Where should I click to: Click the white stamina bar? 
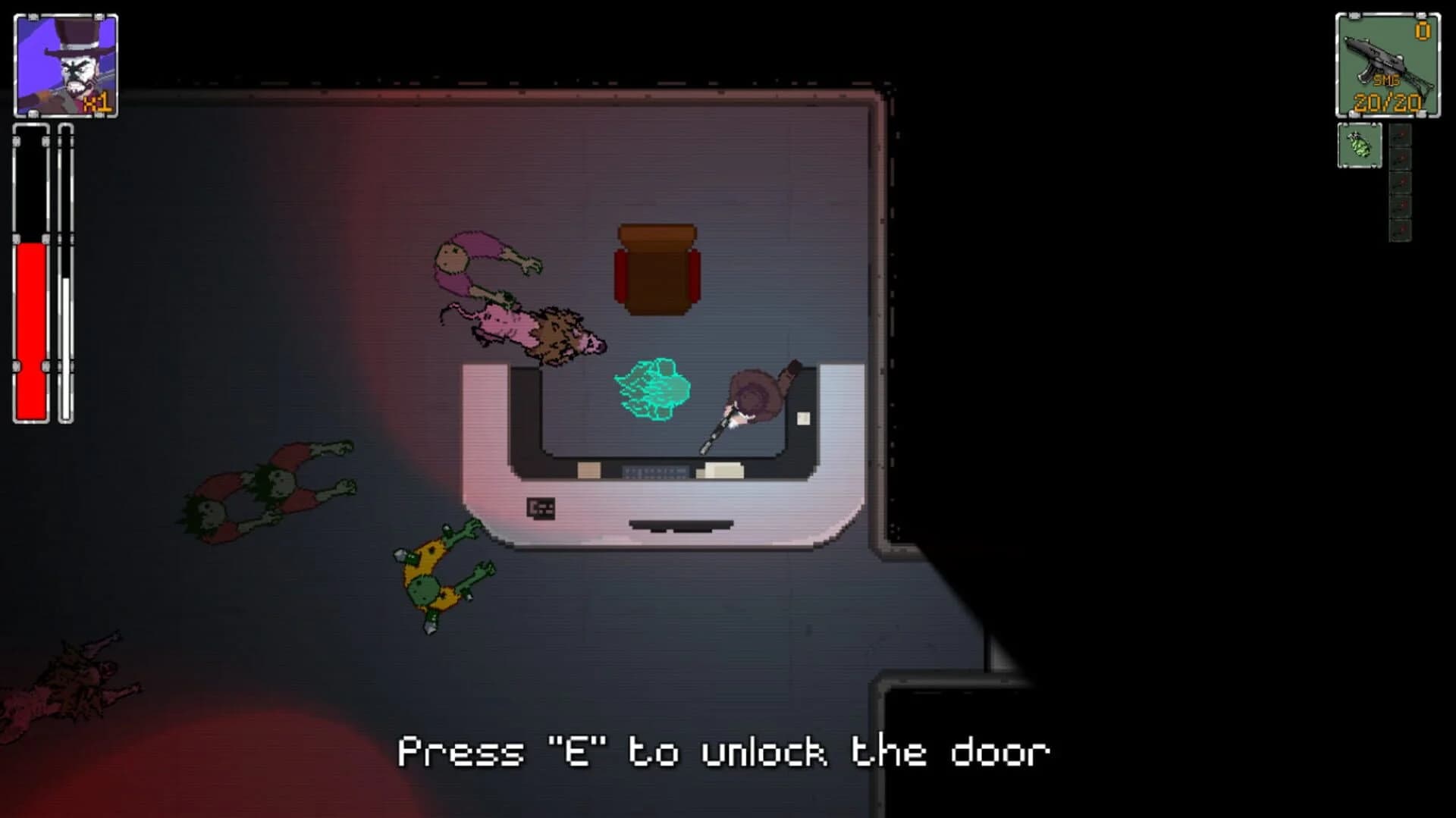(64, 341)
